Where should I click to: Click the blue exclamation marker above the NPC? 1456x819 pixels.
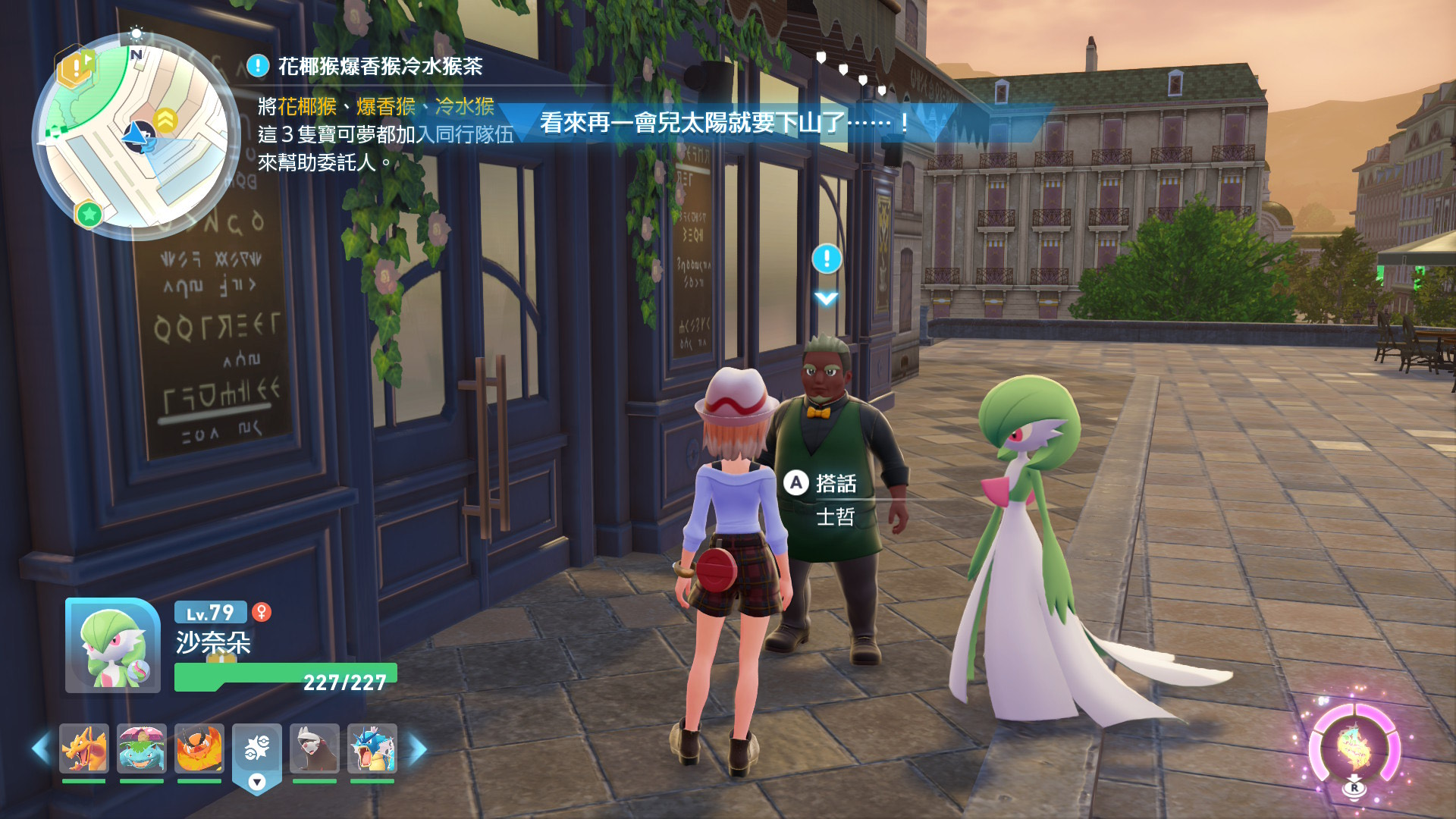tap(827, 259)
